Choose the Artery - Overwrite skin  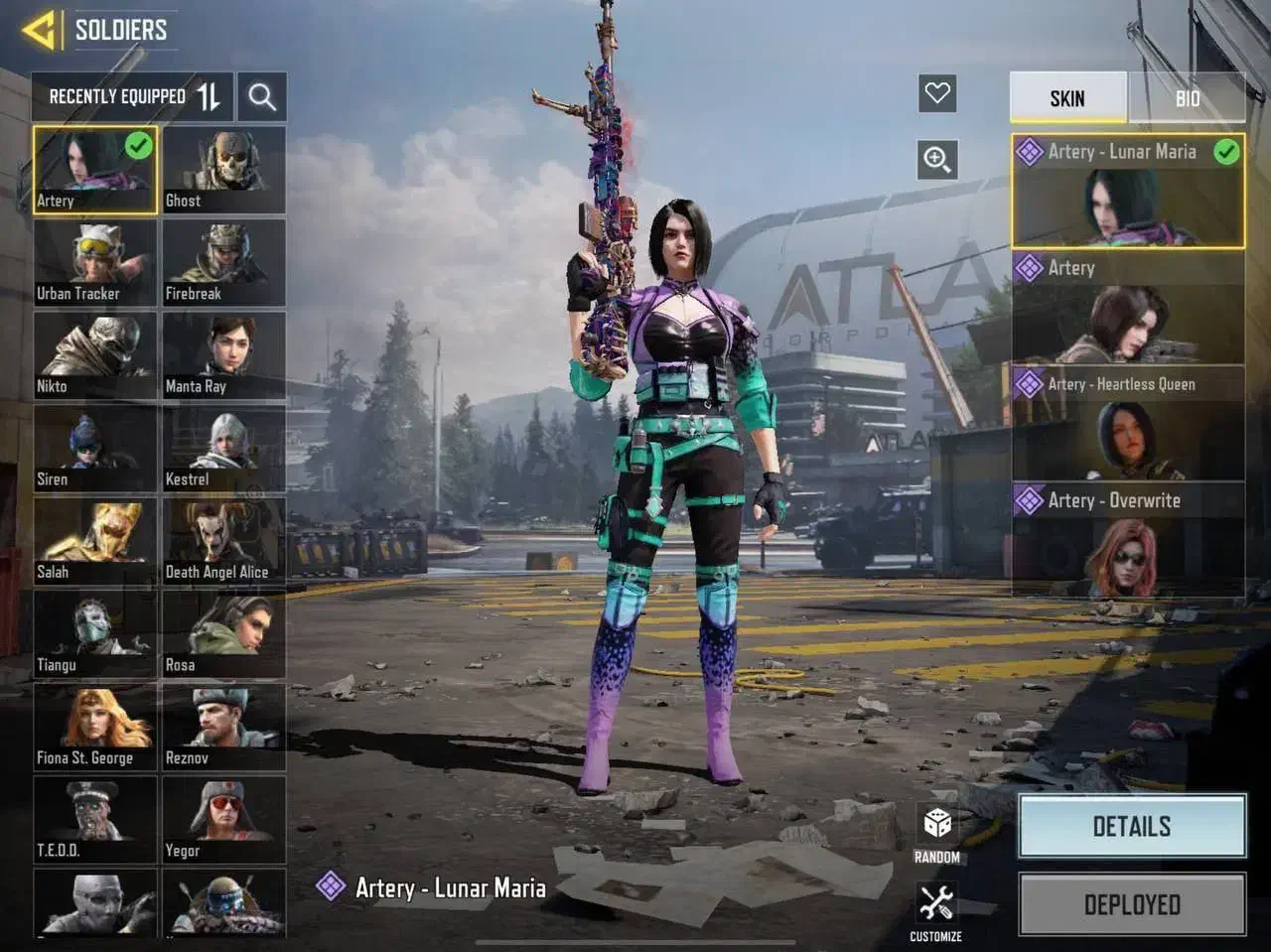click(x=1128, y=540)
